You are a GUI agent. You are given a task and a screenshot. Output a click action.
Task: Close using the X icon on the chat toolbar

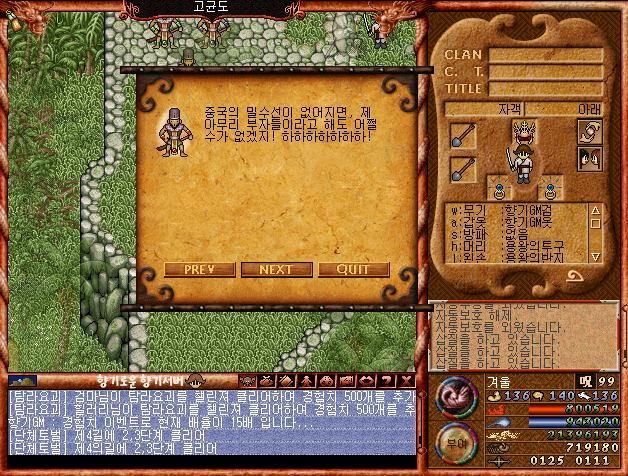405,381
